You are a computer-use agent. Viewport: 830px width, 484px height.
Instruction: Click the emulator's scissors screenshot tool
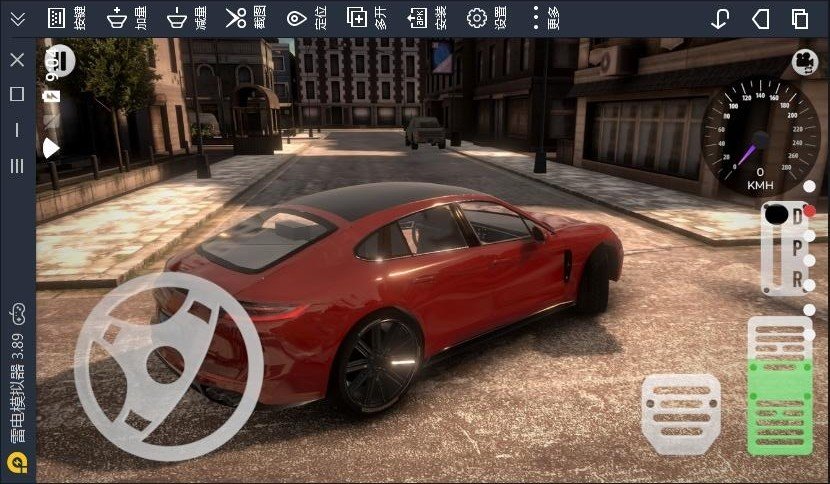pyautogui.click(x=236, y=18)
